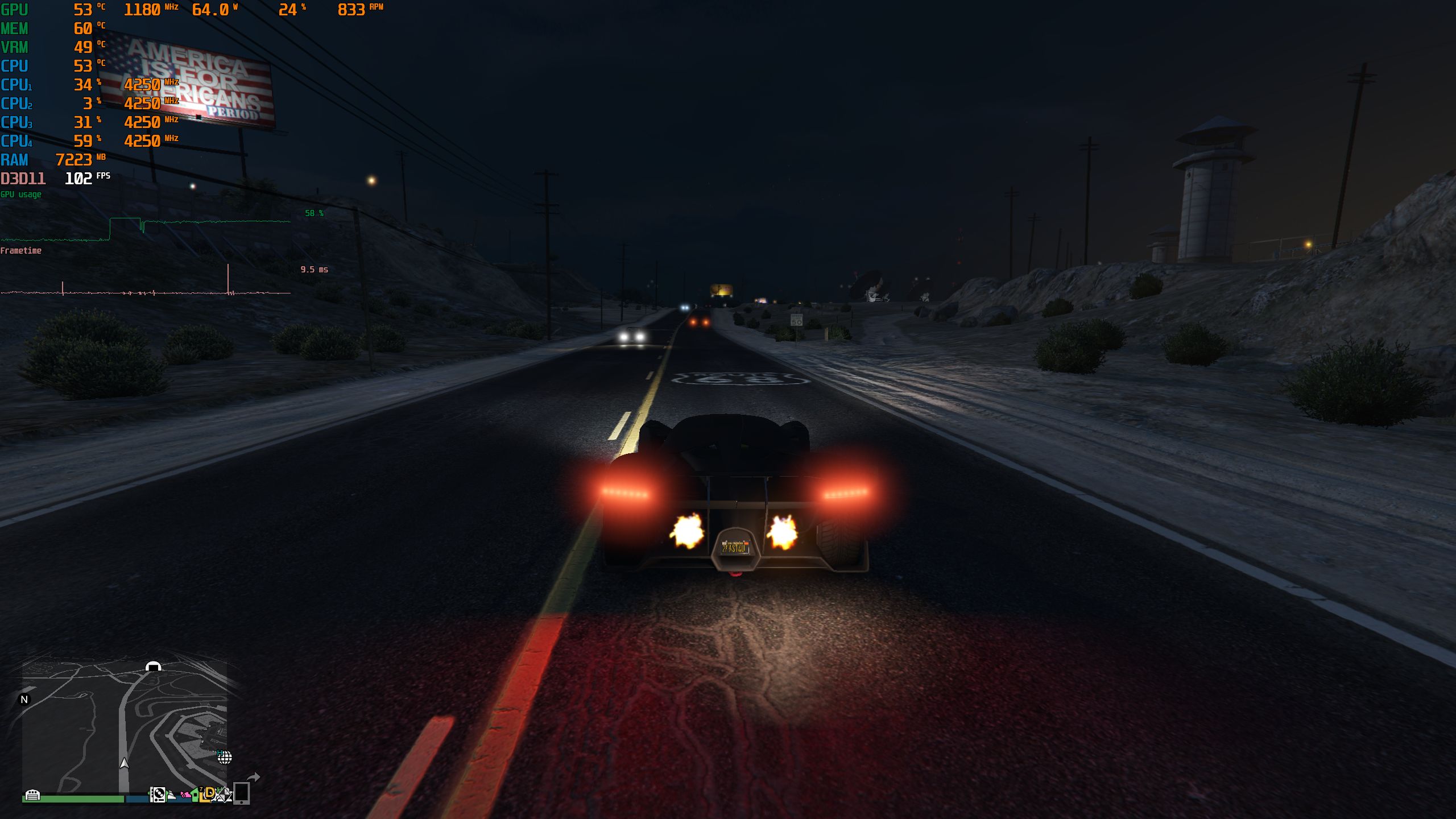
Task: Select the RAM row in the overlay
Action: tap(14, 160)
